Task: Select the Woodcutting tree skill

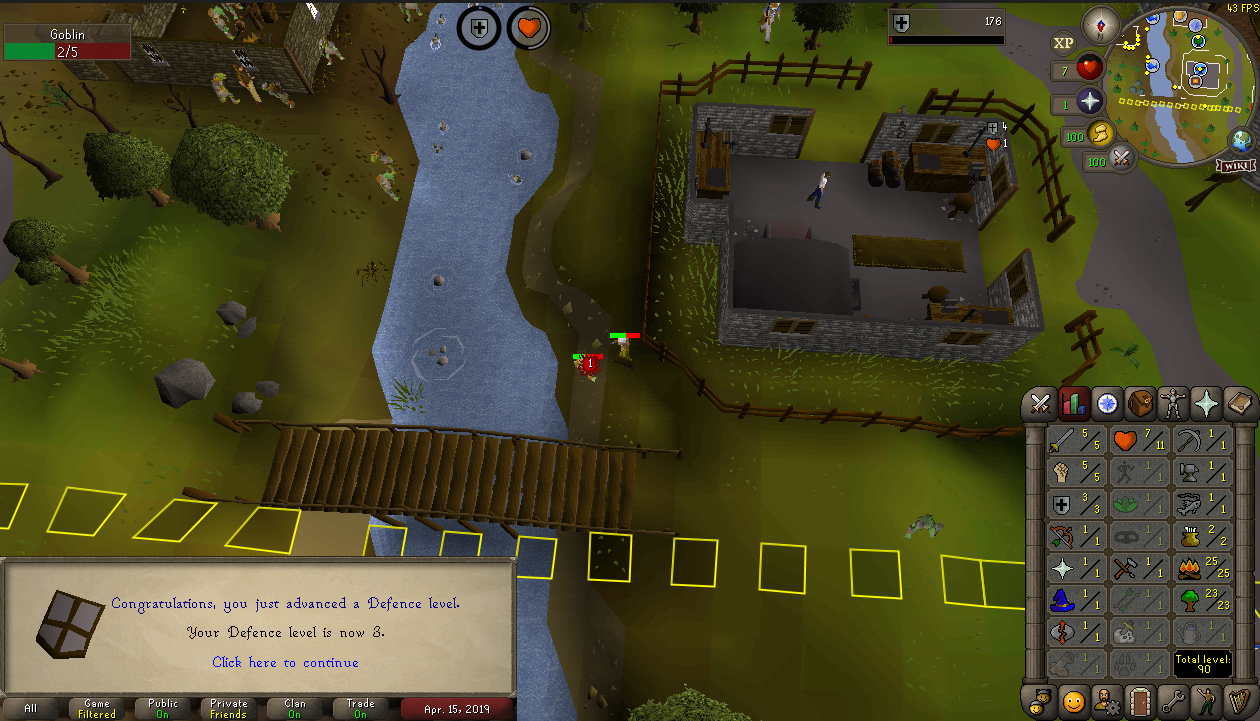Action: pos(1202,600)
